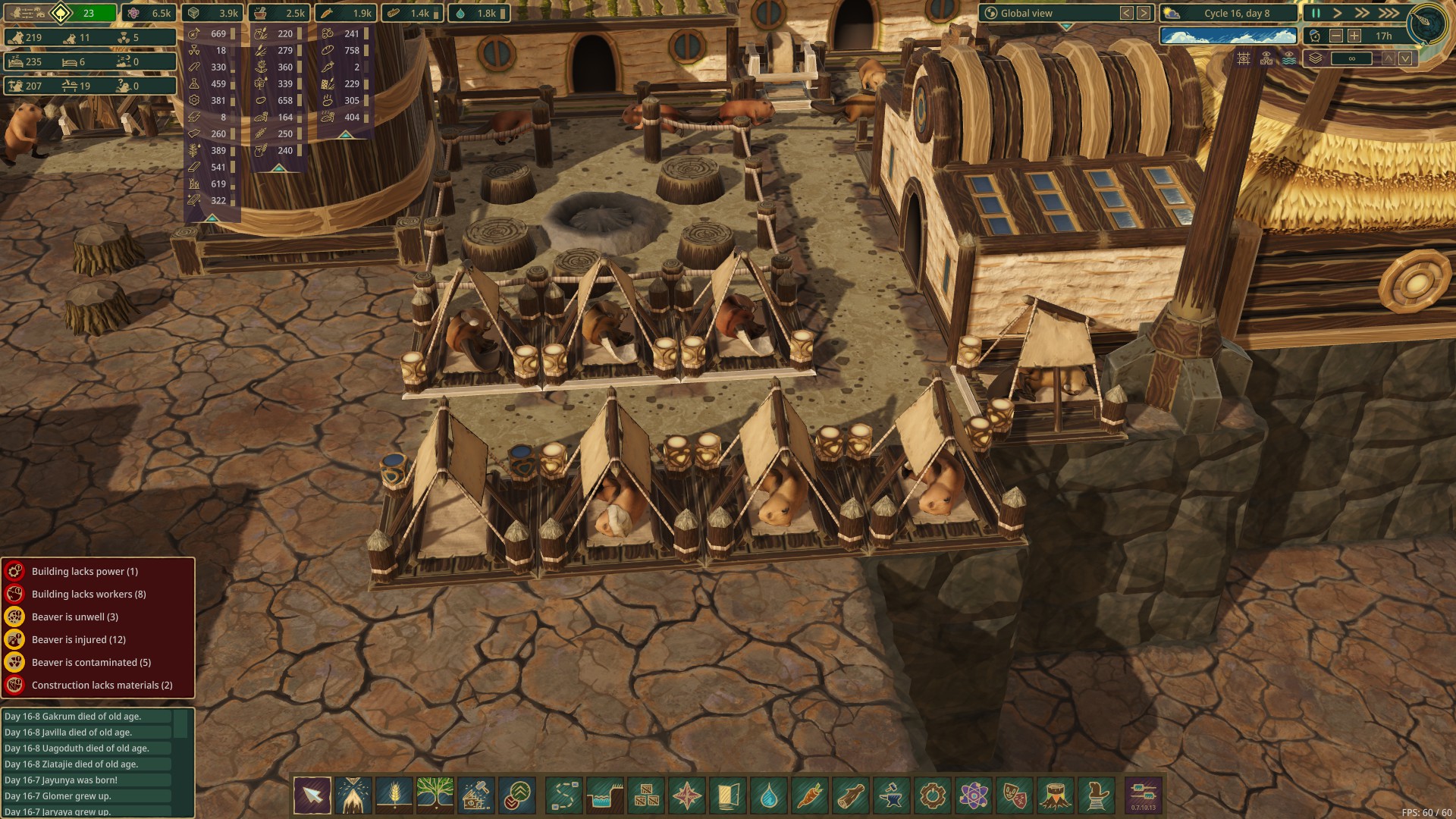Image resolution: width=1456 pixels, height=819 pixels.
Task: Switch to the previous district view
Action: tap(1127, 13)
